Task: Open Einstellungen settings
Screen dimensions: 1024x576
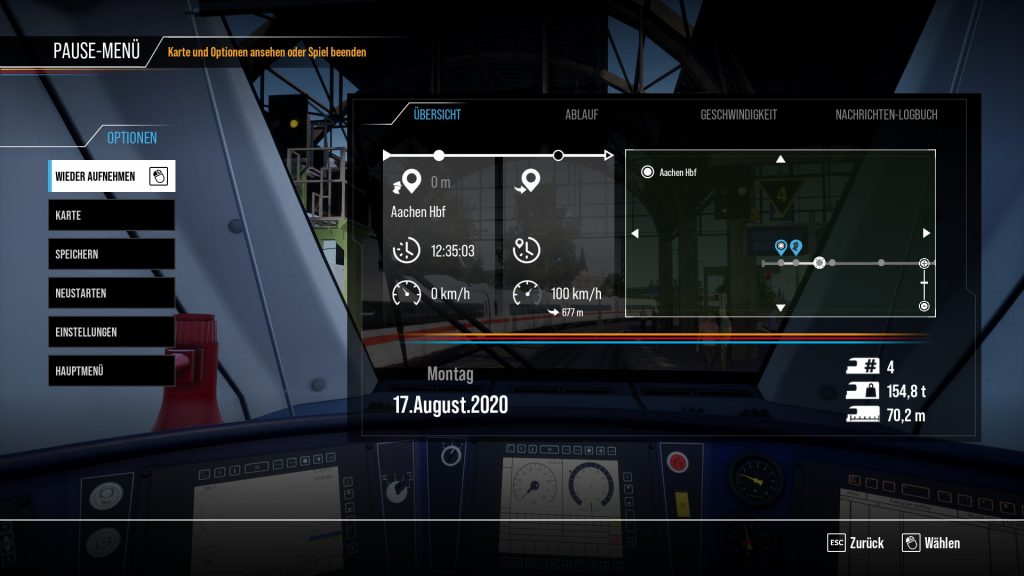Action: 111,331
